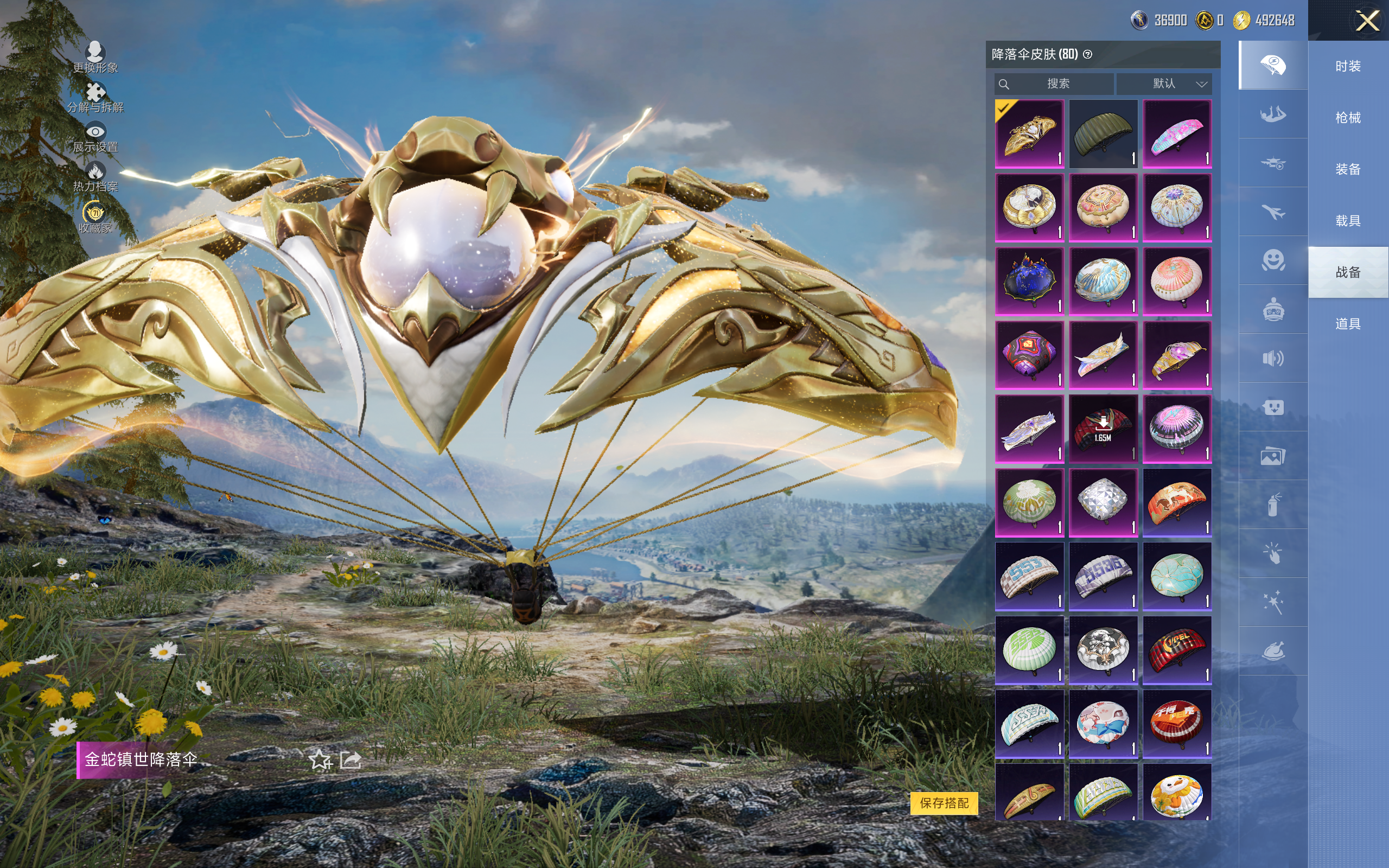Select the 装备 equipment tab
The image size is (1389, 868).
(x=1348, y=169)
